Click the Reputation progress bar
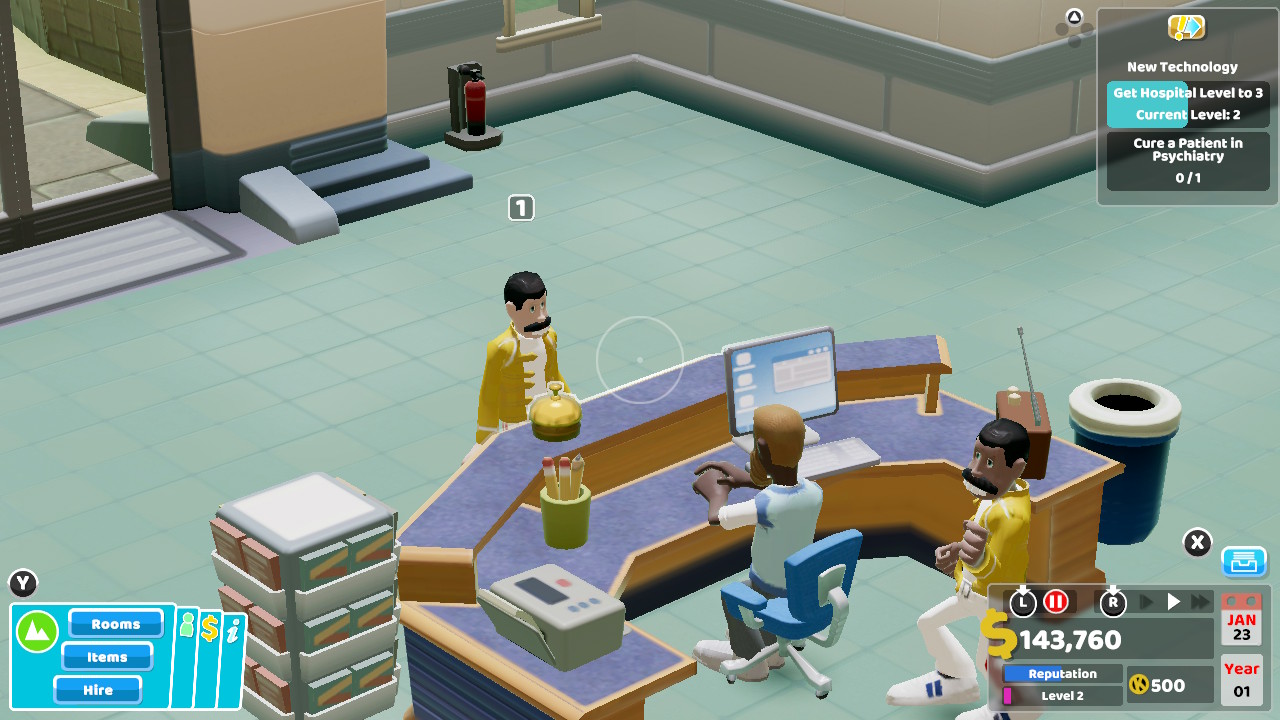This screenshot has height=720, width=1280. [x=1060, y=673]
